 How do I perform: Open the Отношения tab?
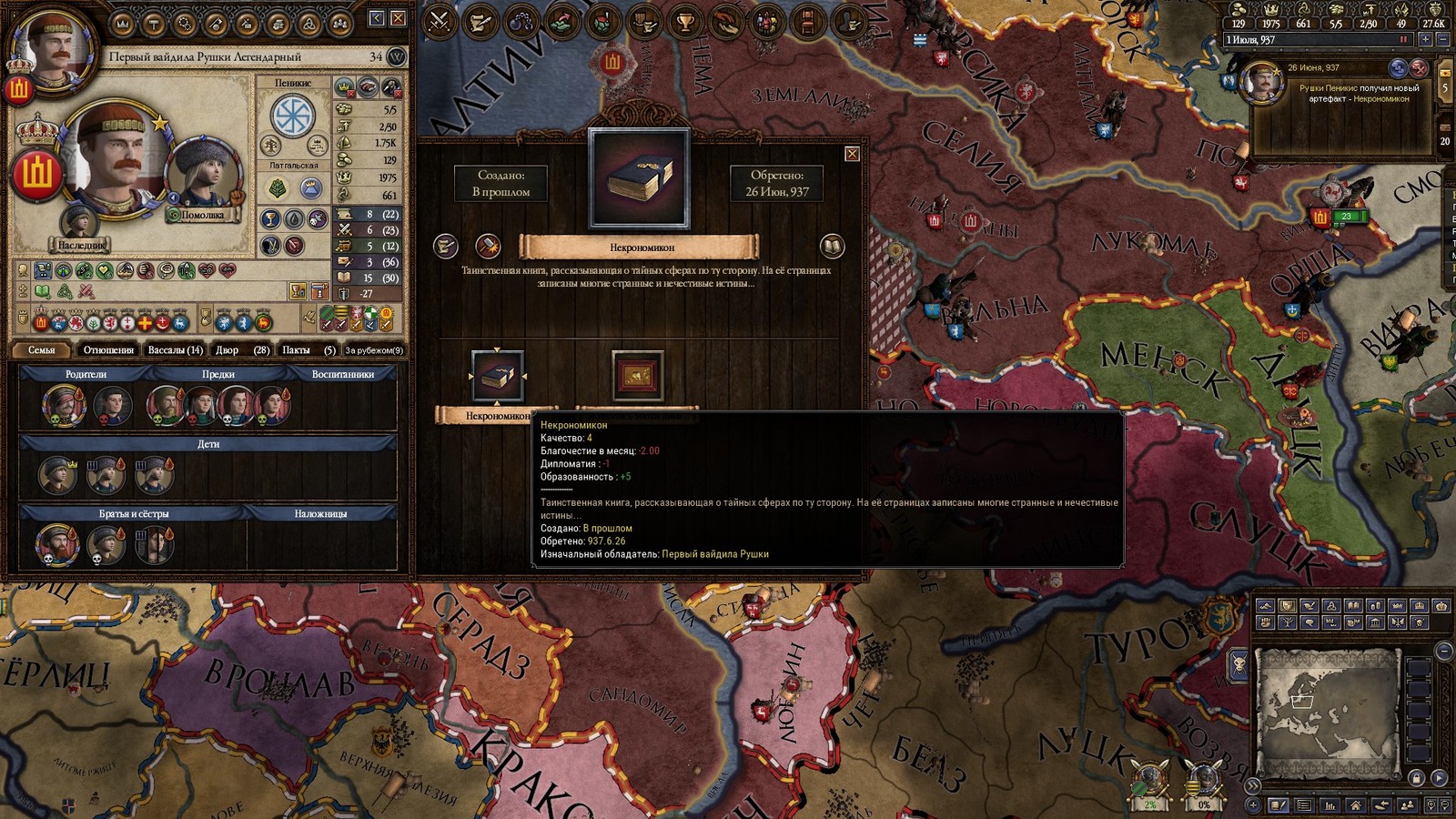coord(108,349)
